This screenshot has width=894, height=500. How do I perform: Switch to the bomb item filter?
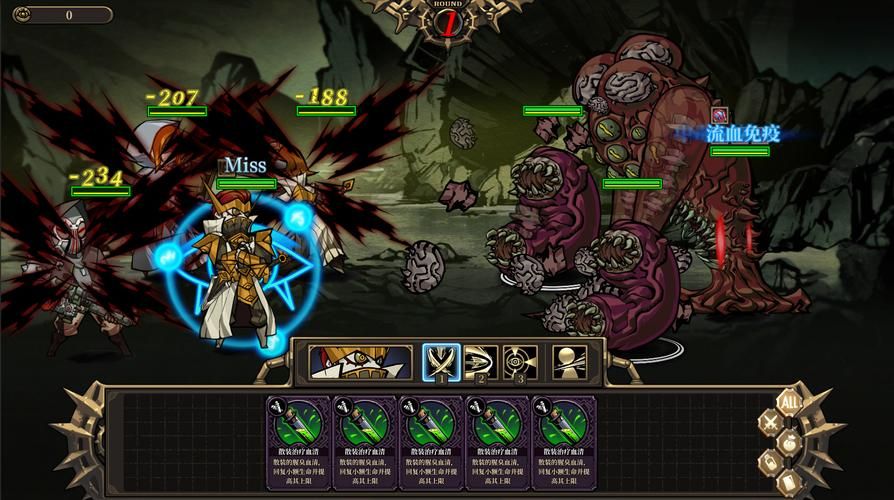[x=790, y=442]
